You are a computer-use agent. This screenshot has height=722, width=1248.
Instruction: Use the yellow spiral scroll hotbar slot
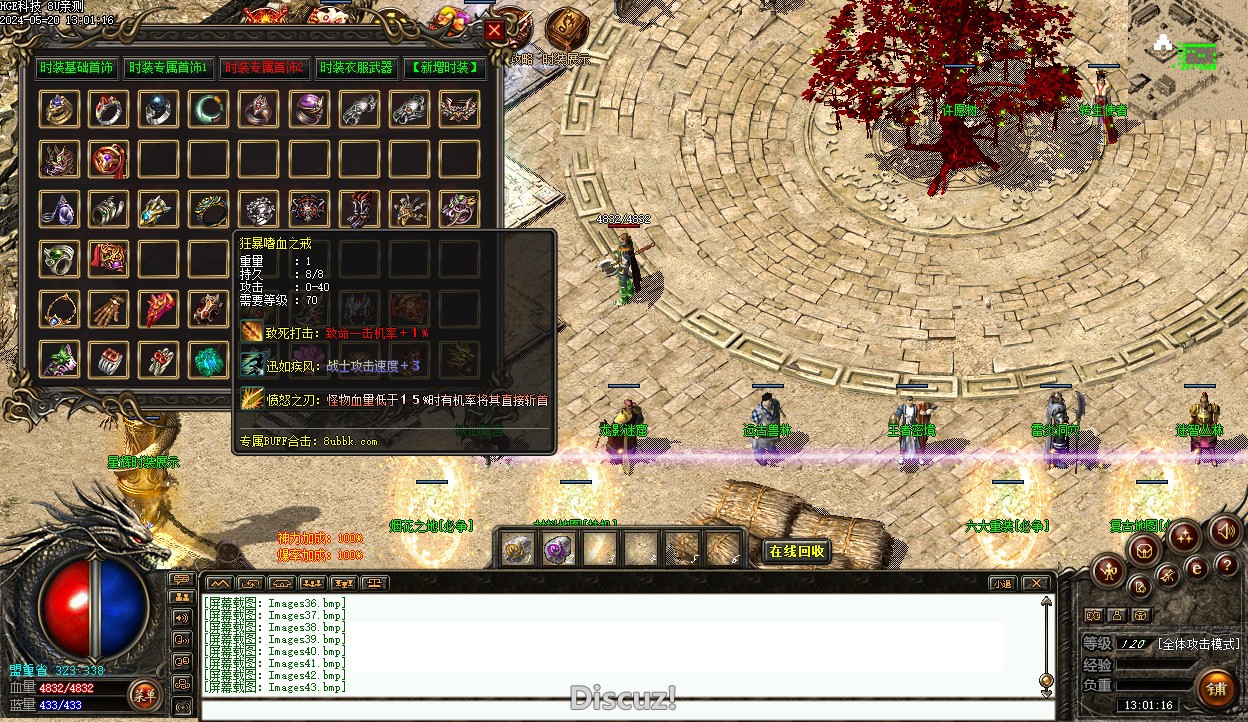pyautogui.click(x=516, y=548)
